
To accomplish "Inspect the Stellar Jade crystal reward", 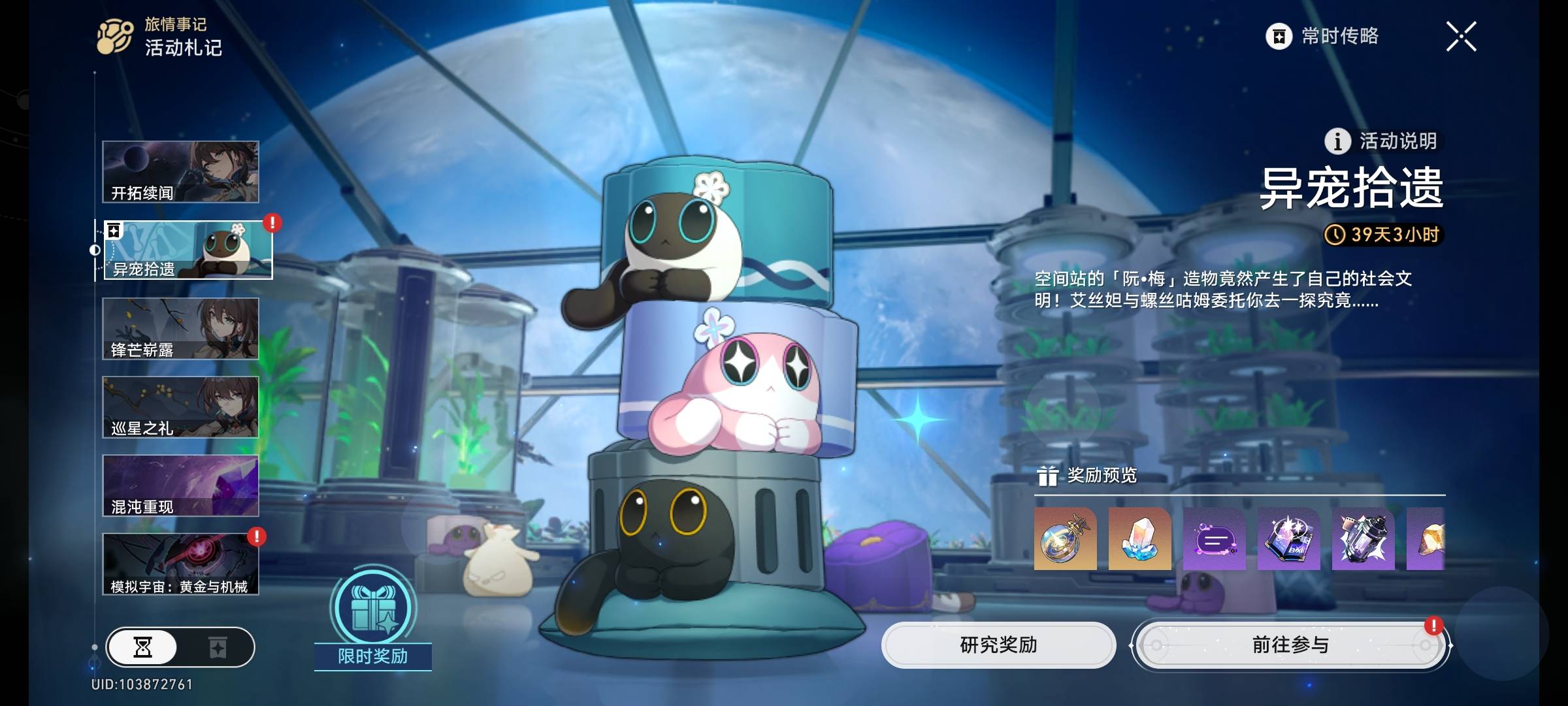I will coord(1139,539).
